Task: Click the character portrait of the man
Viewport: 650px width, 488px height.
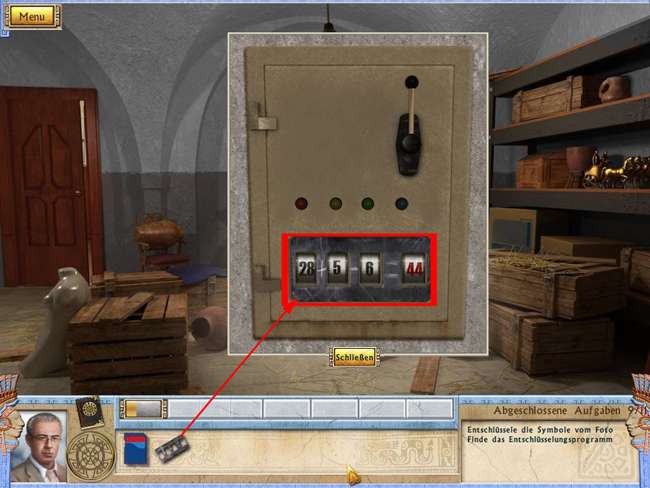Action: (38, 445)
